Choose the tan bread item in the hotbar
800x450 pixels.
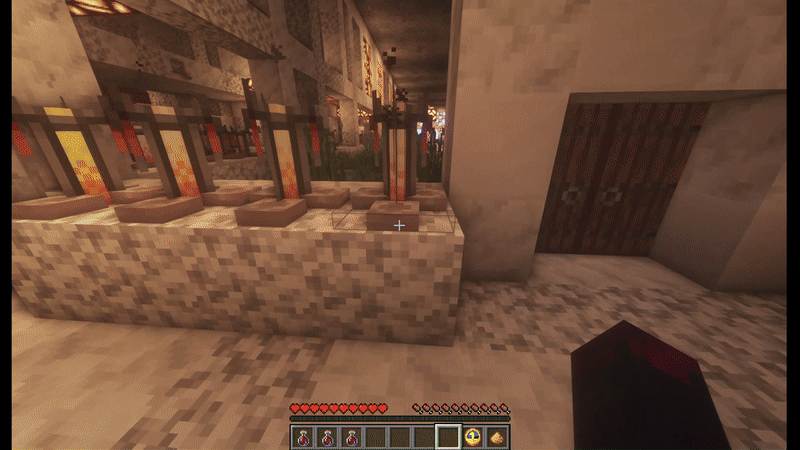coord(497,437)
